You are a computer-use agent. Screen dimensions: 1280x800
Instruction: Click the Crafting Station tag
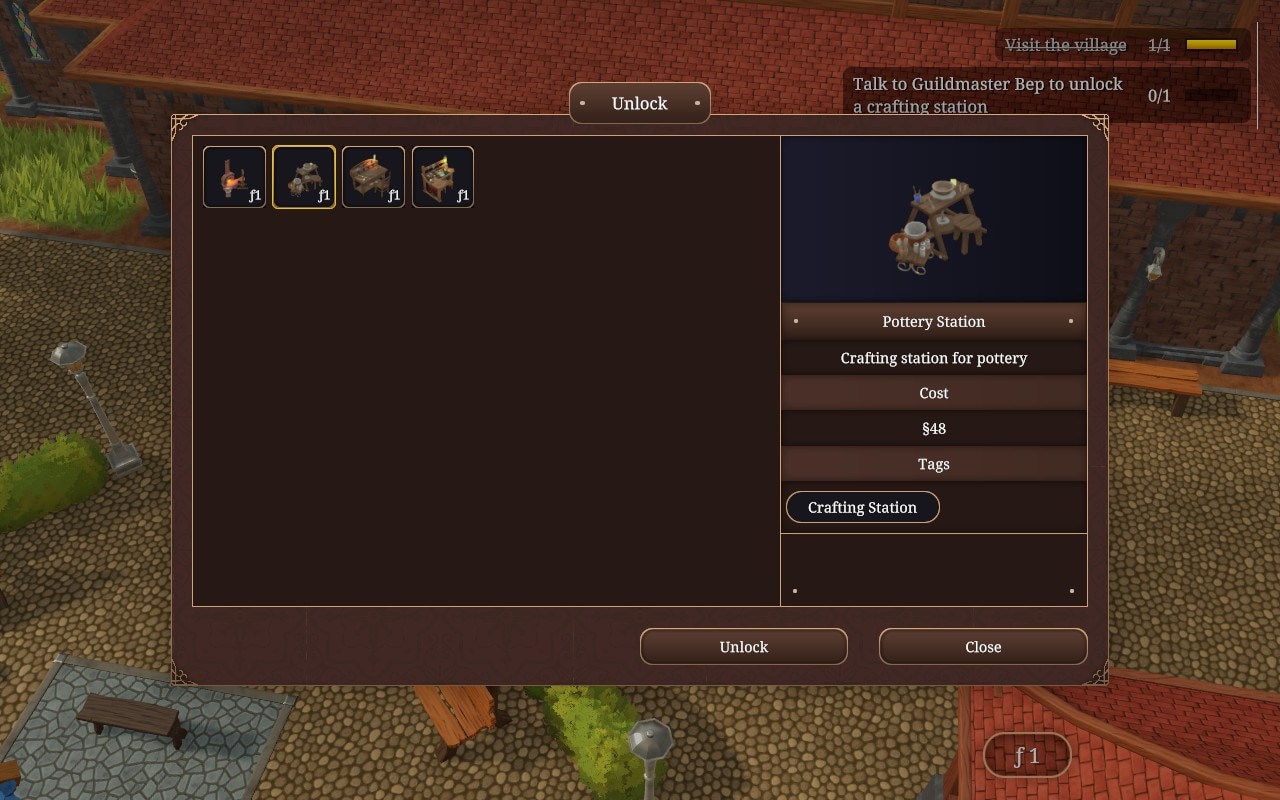(862, 508)
